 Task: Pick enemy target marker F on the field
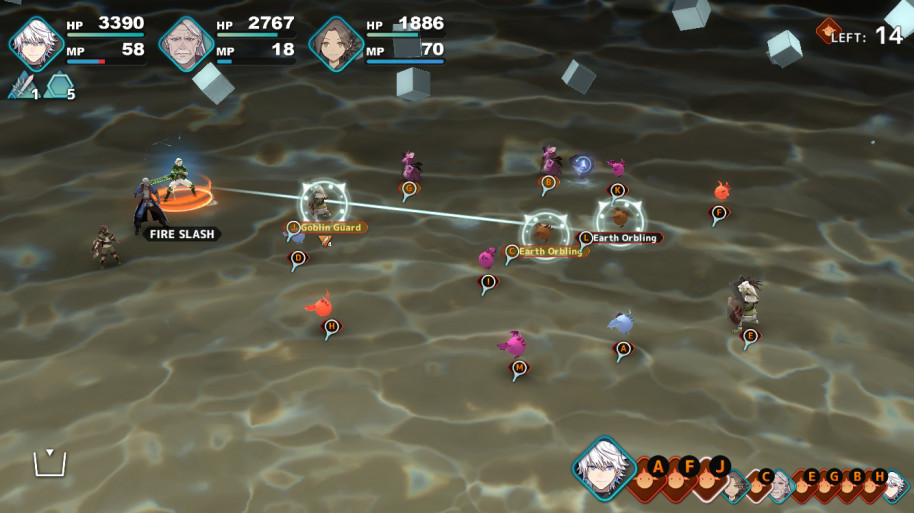pos(718,212)
